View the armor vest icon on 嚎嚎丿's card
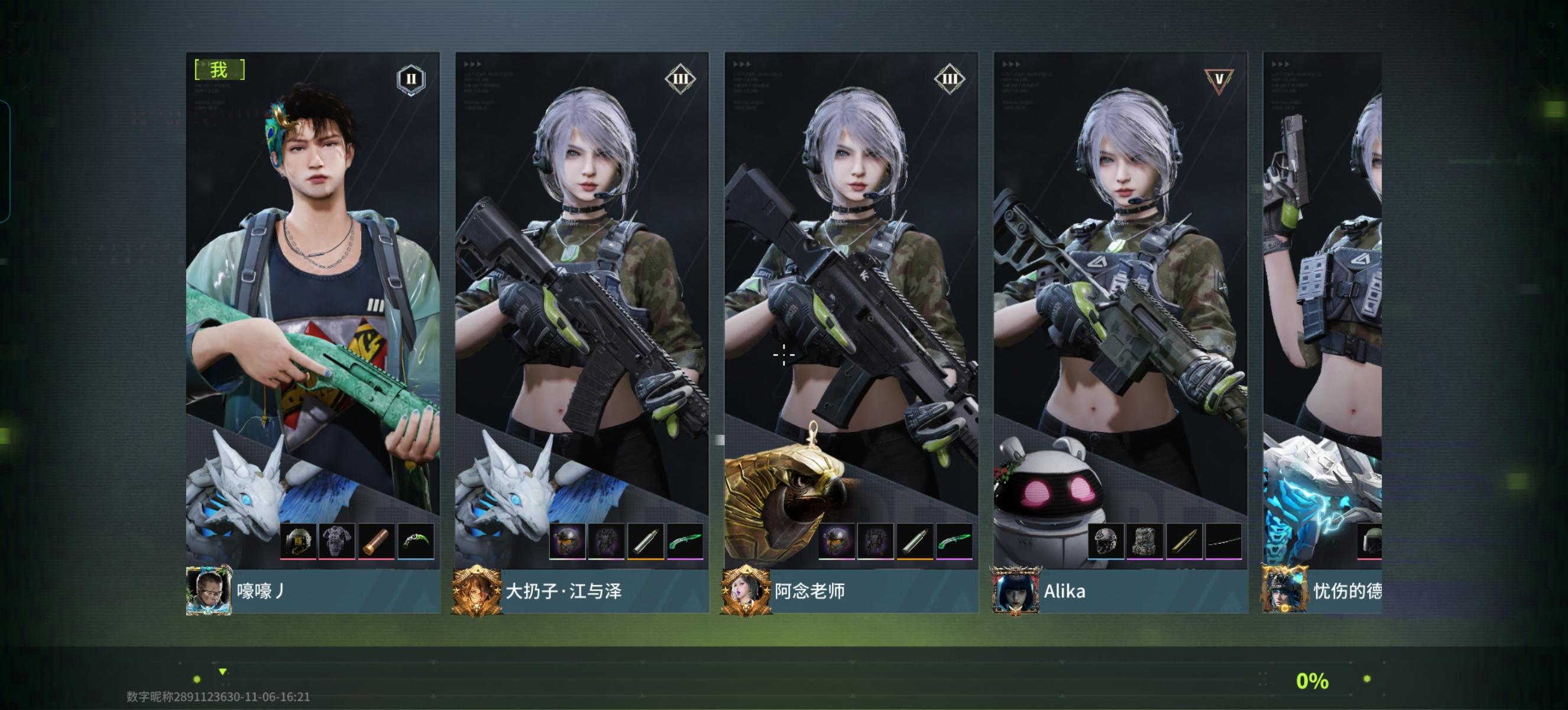1568x710 pixels. (x=338, y=540)
